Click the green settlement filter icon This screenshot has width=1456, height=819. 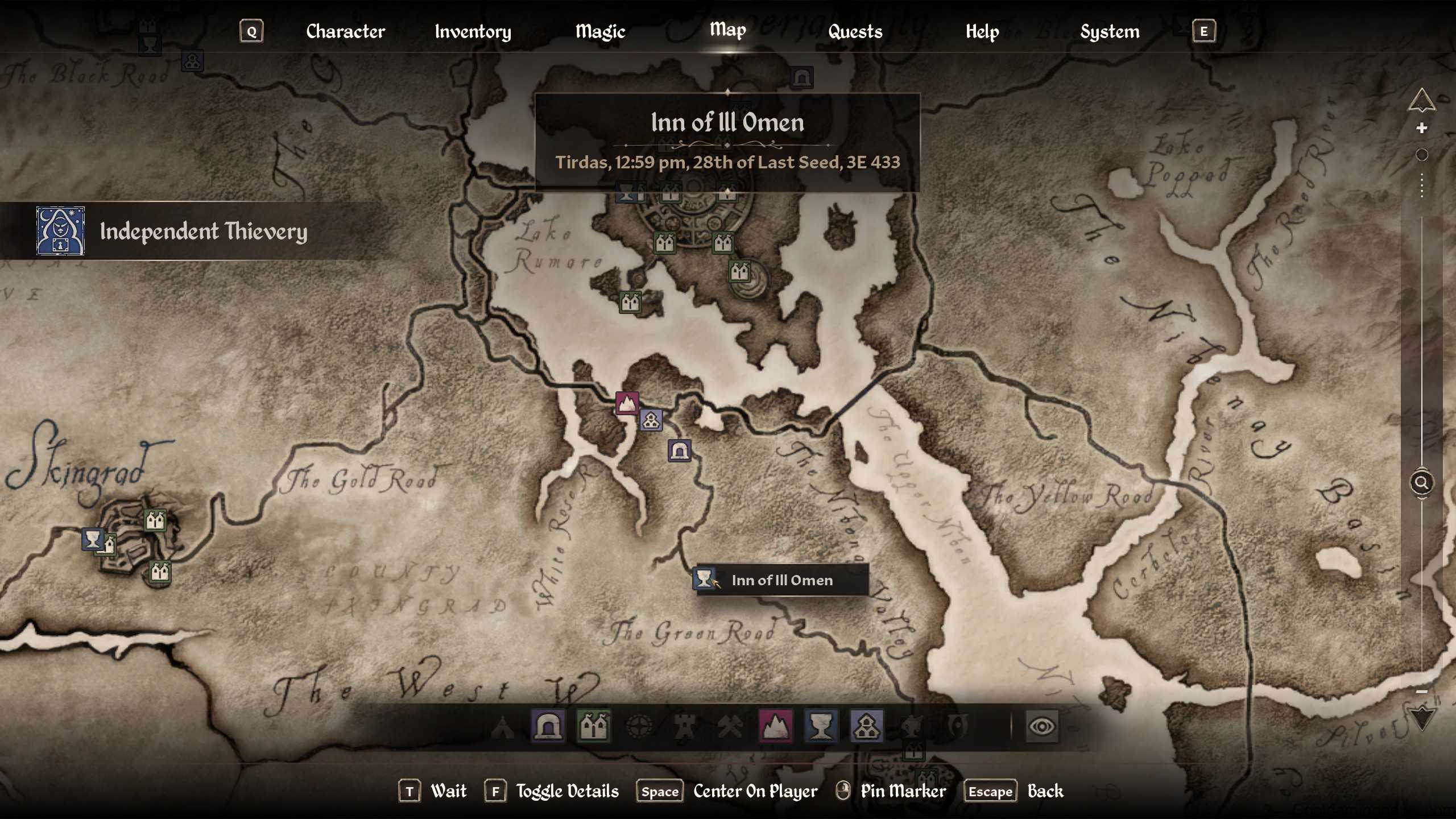pos(593,726)
